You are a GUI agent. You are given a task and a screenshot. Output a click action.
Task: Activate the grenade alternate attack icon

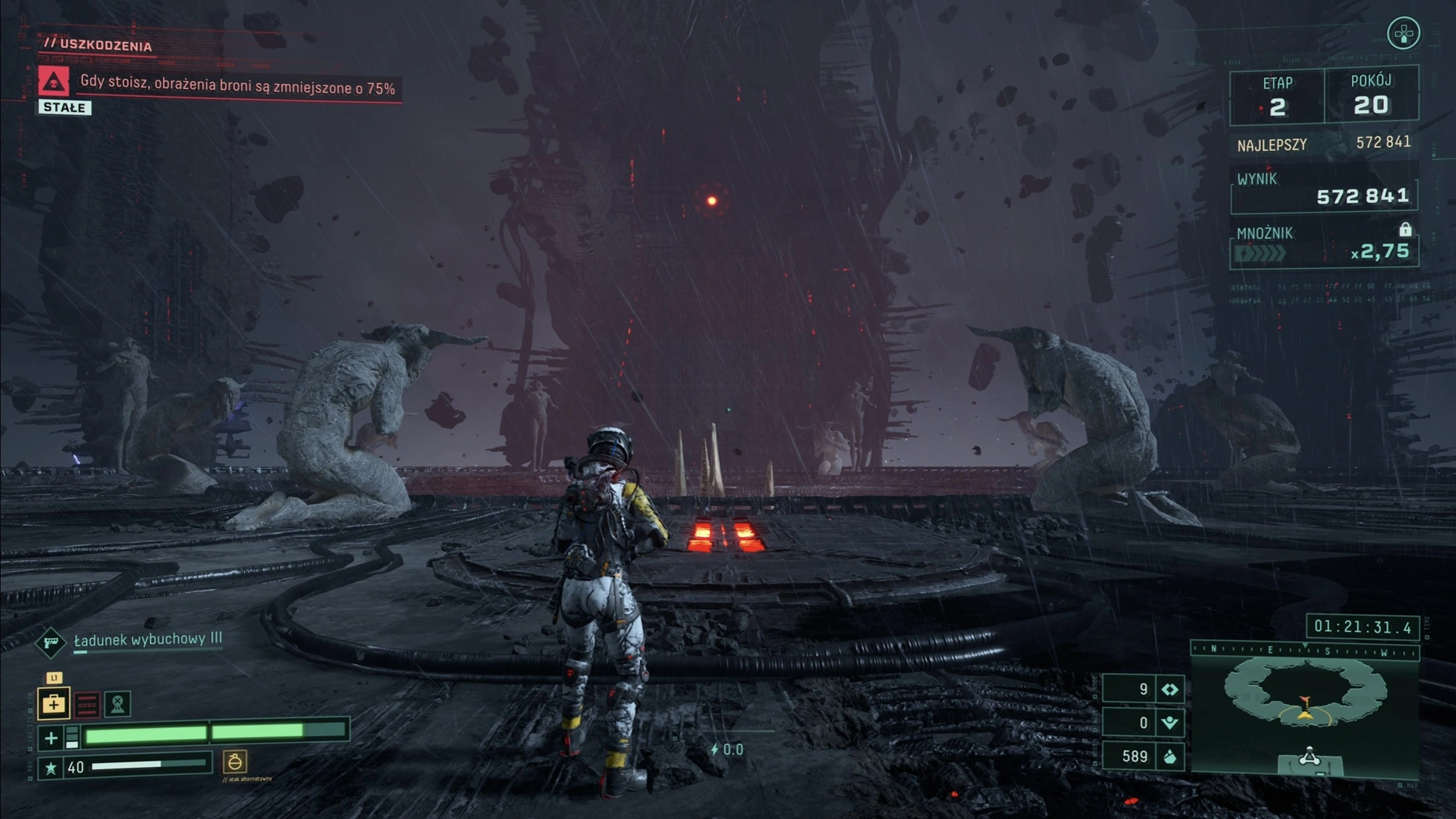click(x=235, y=762)
